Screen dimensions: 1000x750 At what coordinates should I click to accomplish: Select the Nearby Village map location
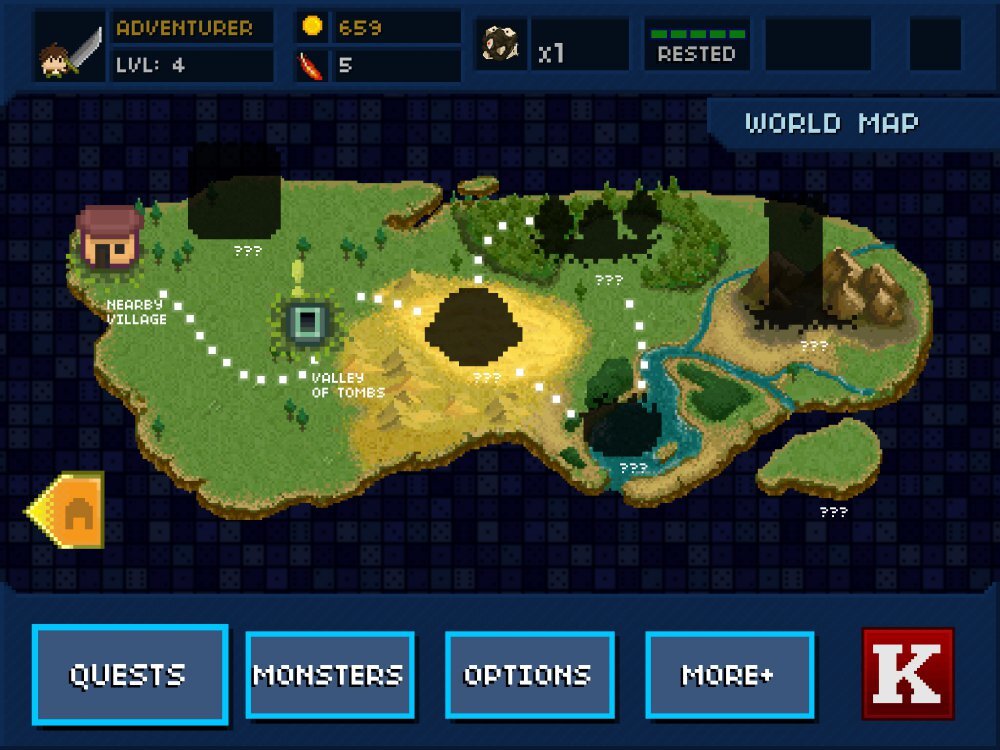(x=107, y=237)
